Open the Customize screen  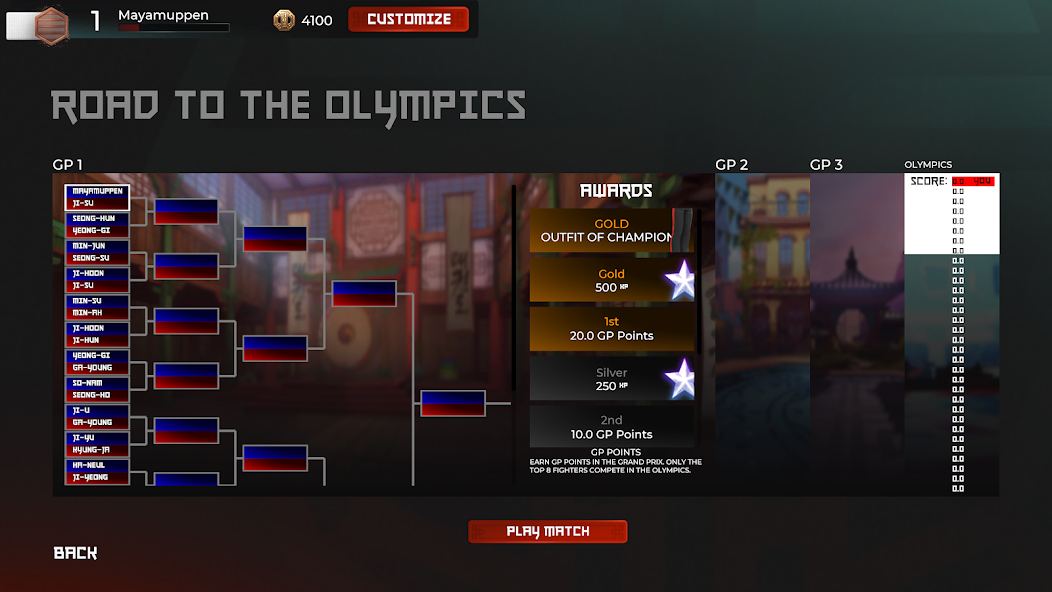point(408,19)
